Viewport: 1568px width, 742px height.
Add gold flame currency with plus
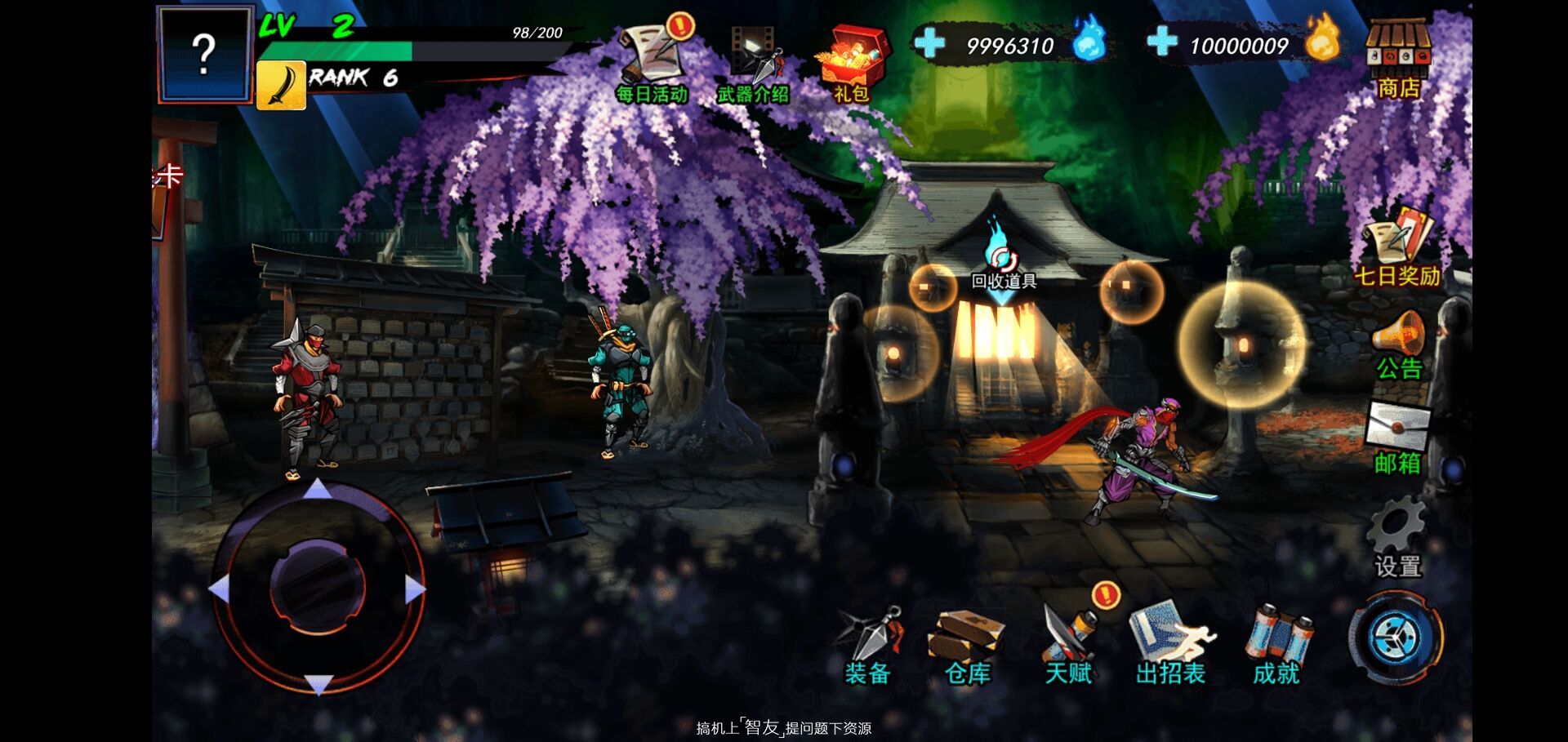(1161, 41)
